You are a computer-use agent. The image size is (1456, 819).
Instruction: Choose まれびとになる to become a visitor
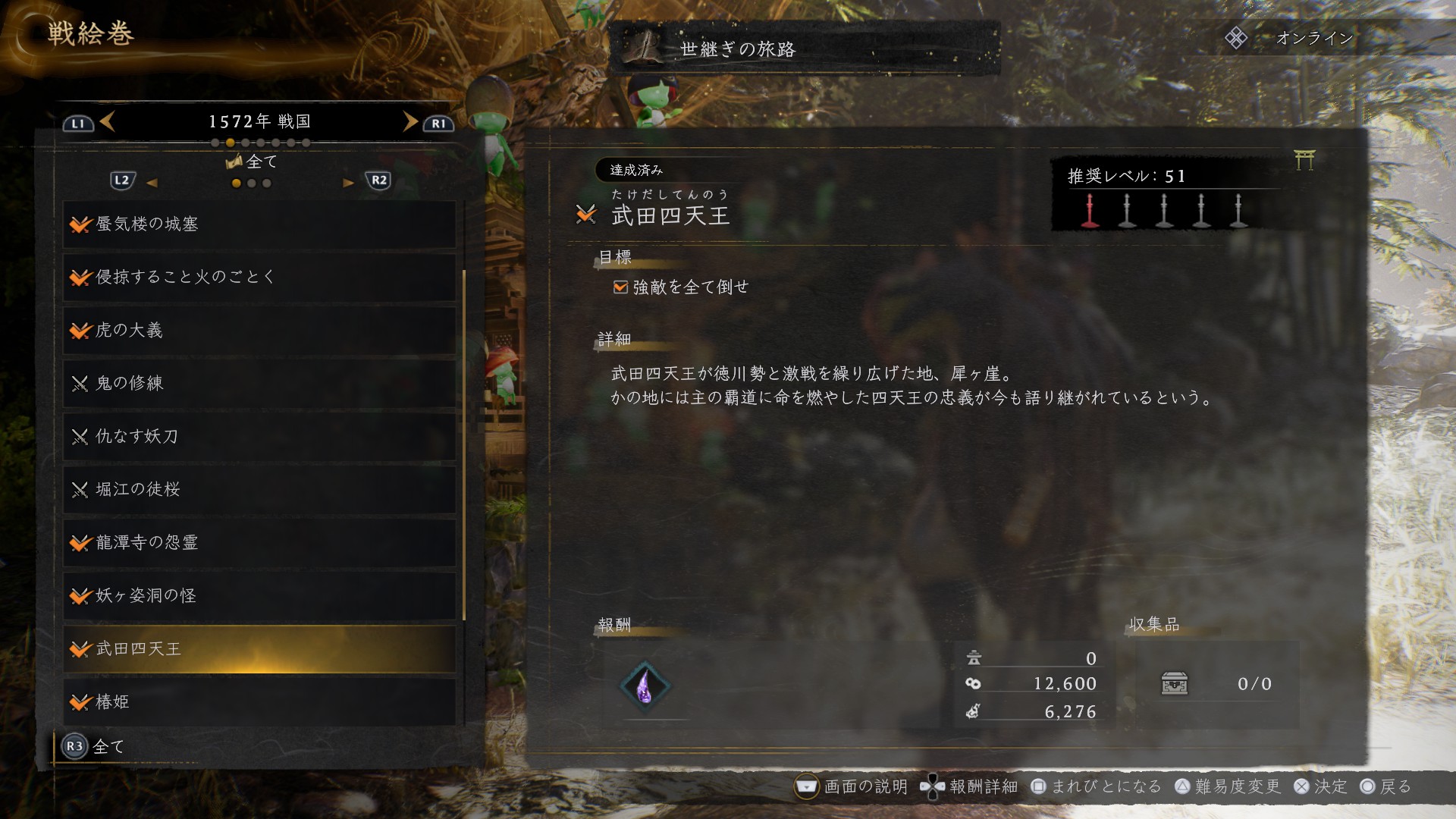coord(1097,786)
